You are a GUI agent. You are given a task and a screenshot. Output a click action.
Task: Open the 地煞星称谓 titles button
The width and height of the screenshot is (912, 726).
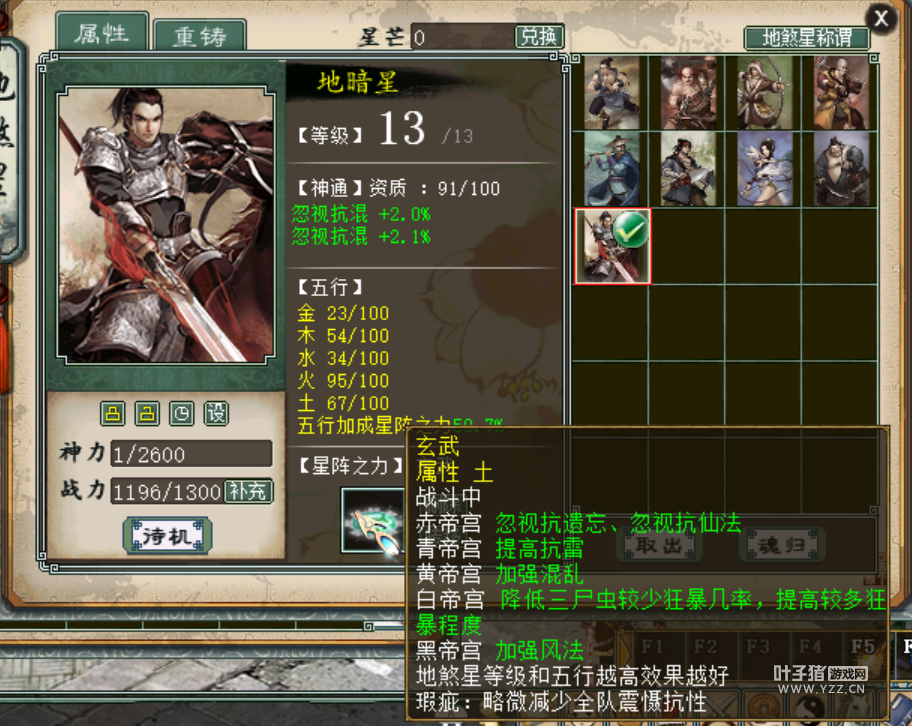(807, 38)
